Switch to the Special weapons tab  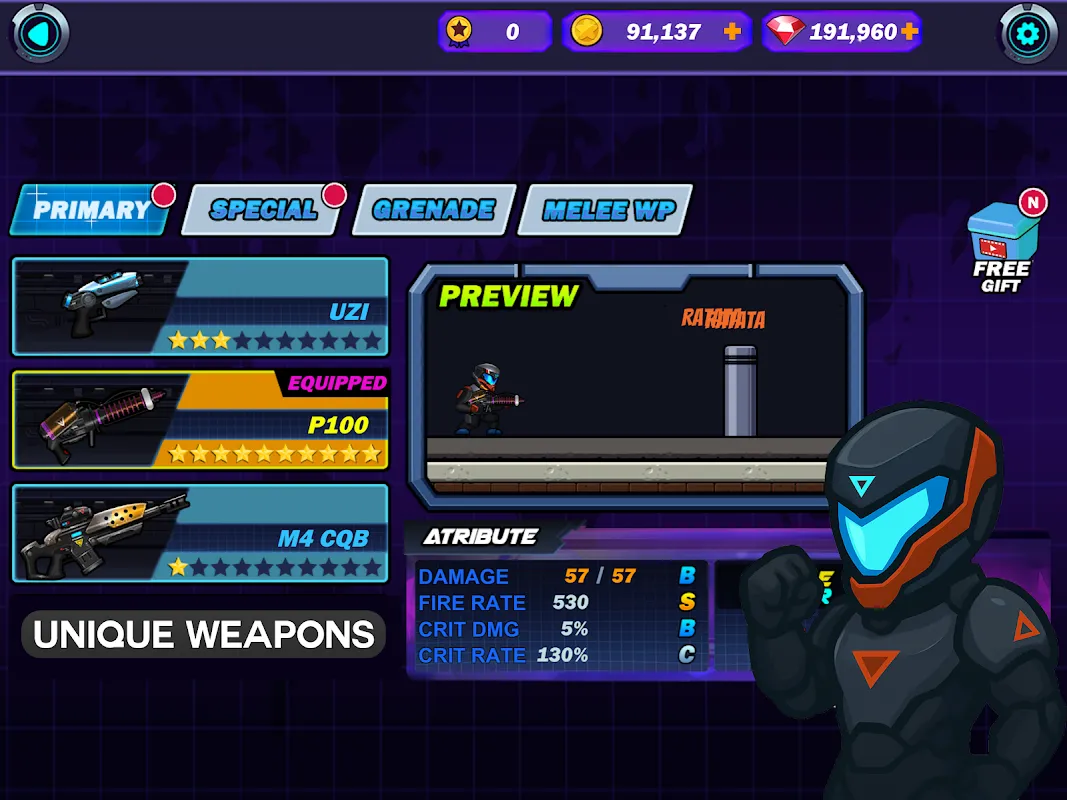[264, 210]
